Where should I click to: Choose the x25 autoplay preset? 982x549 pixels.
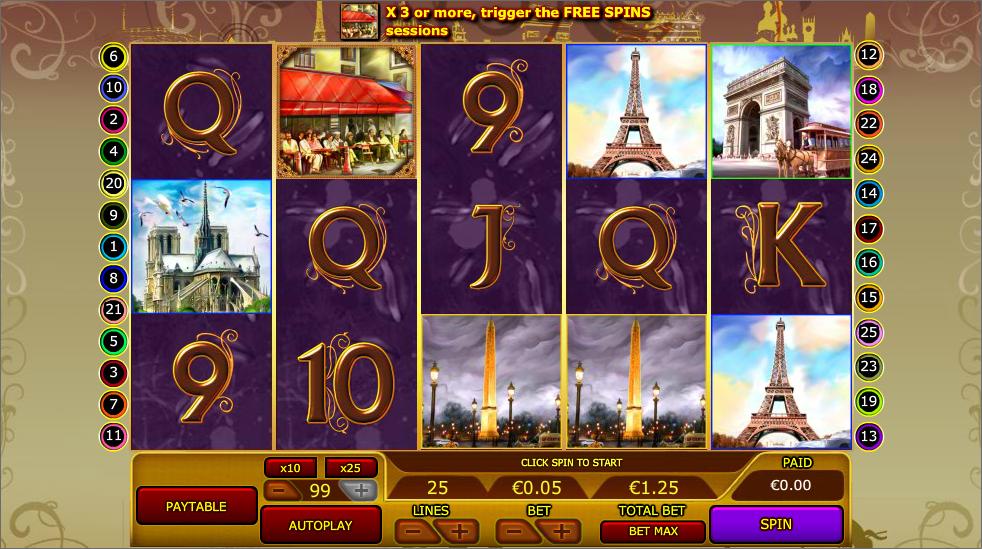pyautogui.click(x=350, y=468)
